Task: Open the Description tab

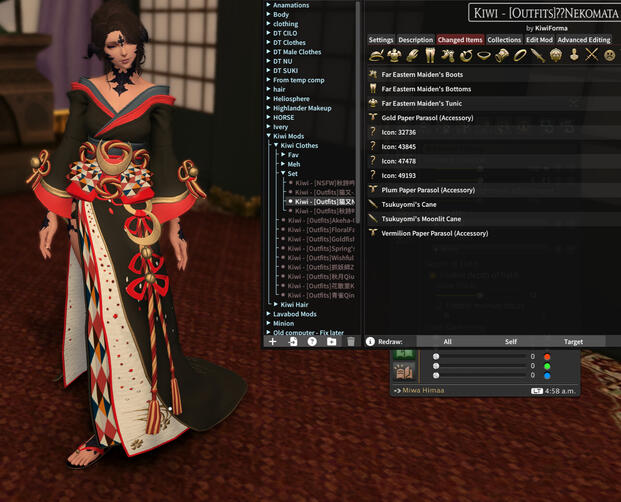Action: click(415, 40)
